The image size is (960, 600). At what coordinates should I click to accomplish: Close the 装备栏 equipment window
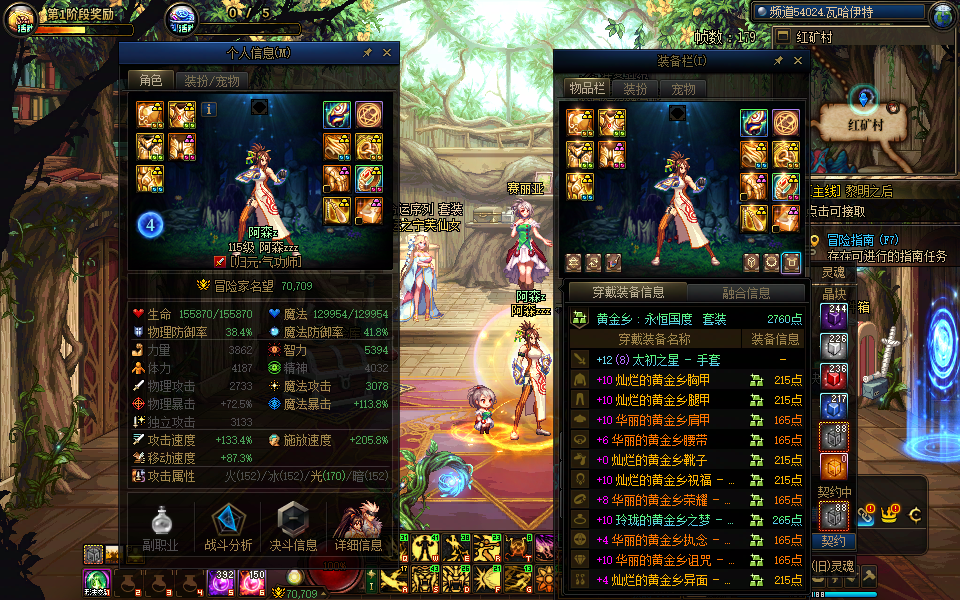point(798,61)
